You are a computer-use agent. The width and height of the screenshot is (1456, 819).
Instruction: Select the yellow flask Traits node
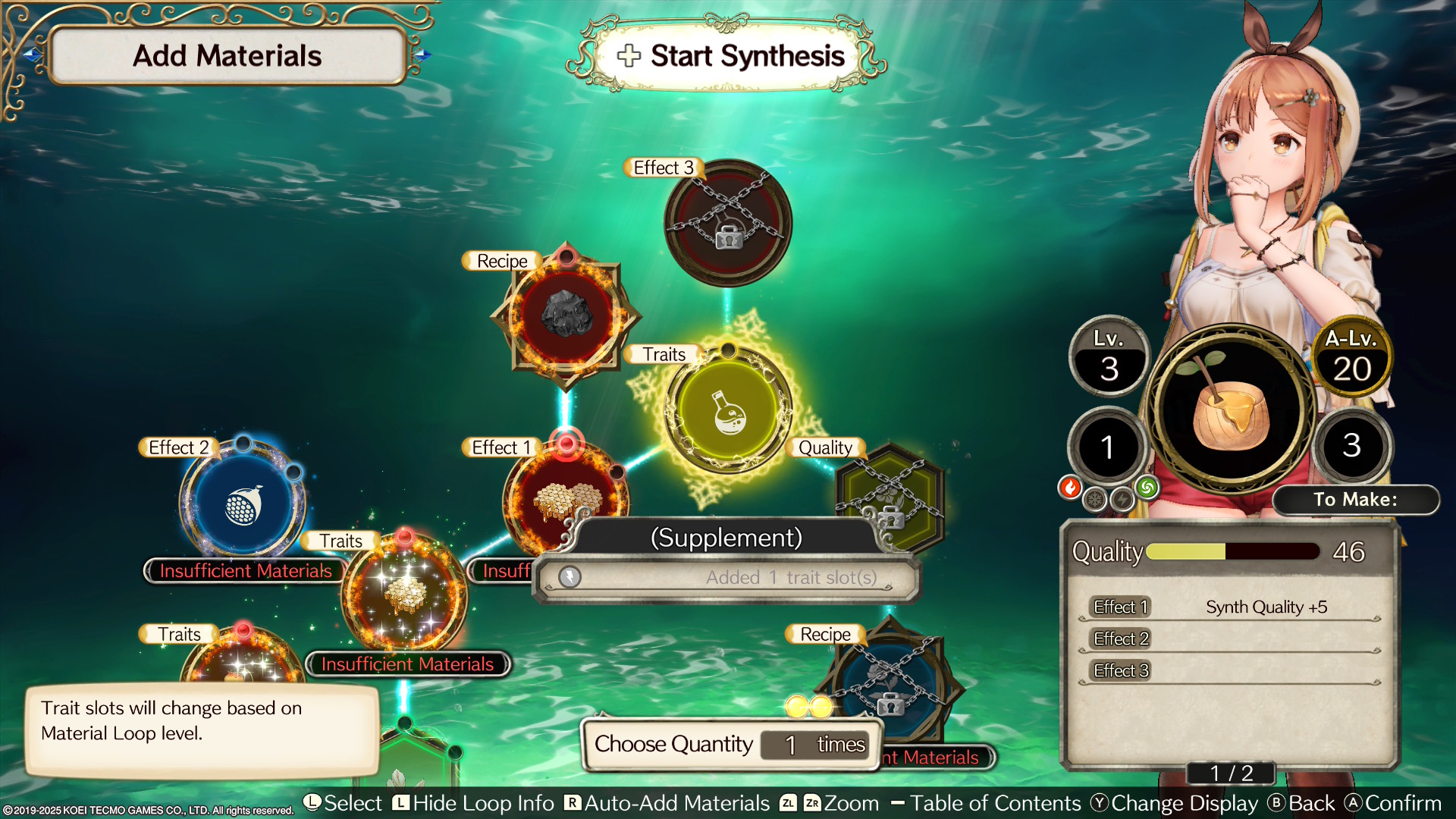pos(728,411)
